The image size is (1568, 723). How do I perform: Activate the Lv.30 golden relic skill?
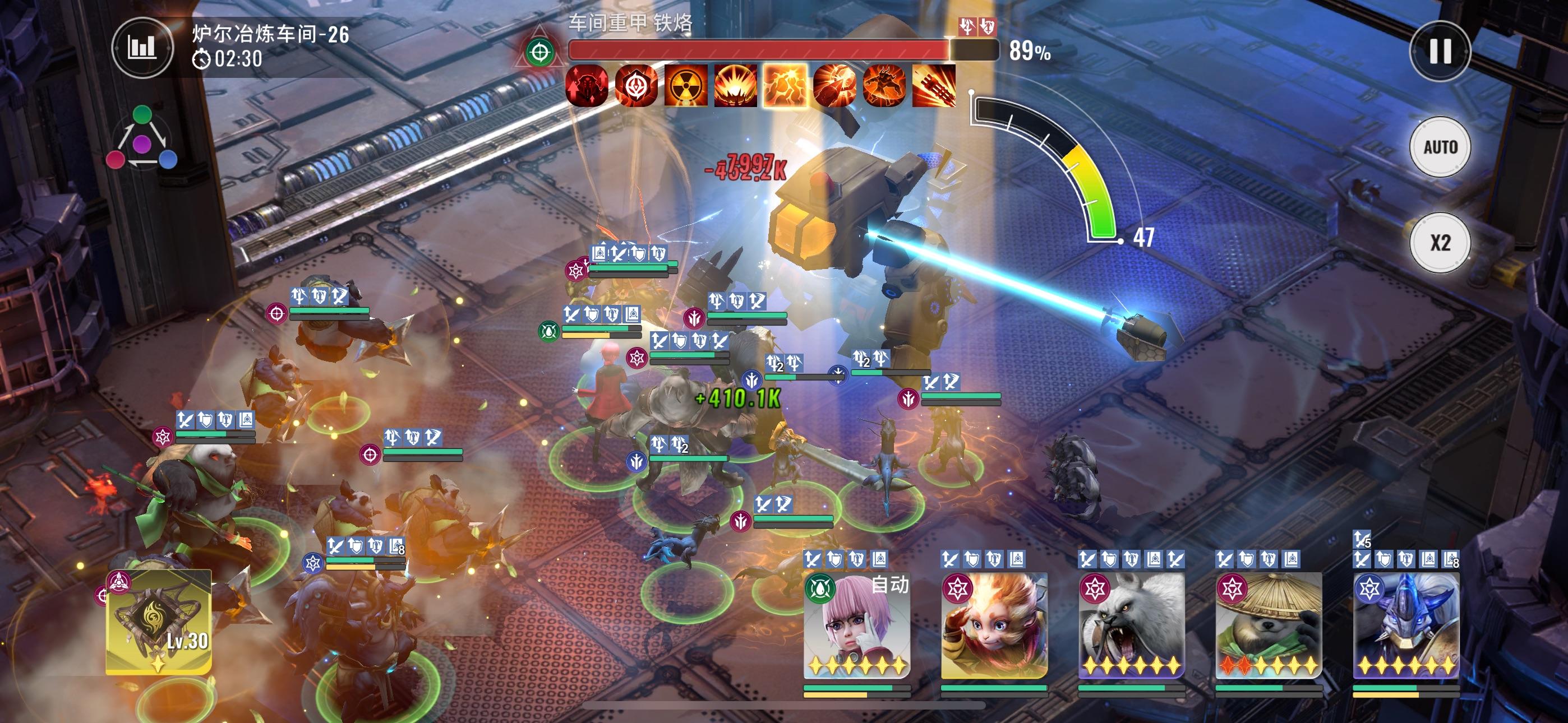pyautogui.click(x=159, y=622)
